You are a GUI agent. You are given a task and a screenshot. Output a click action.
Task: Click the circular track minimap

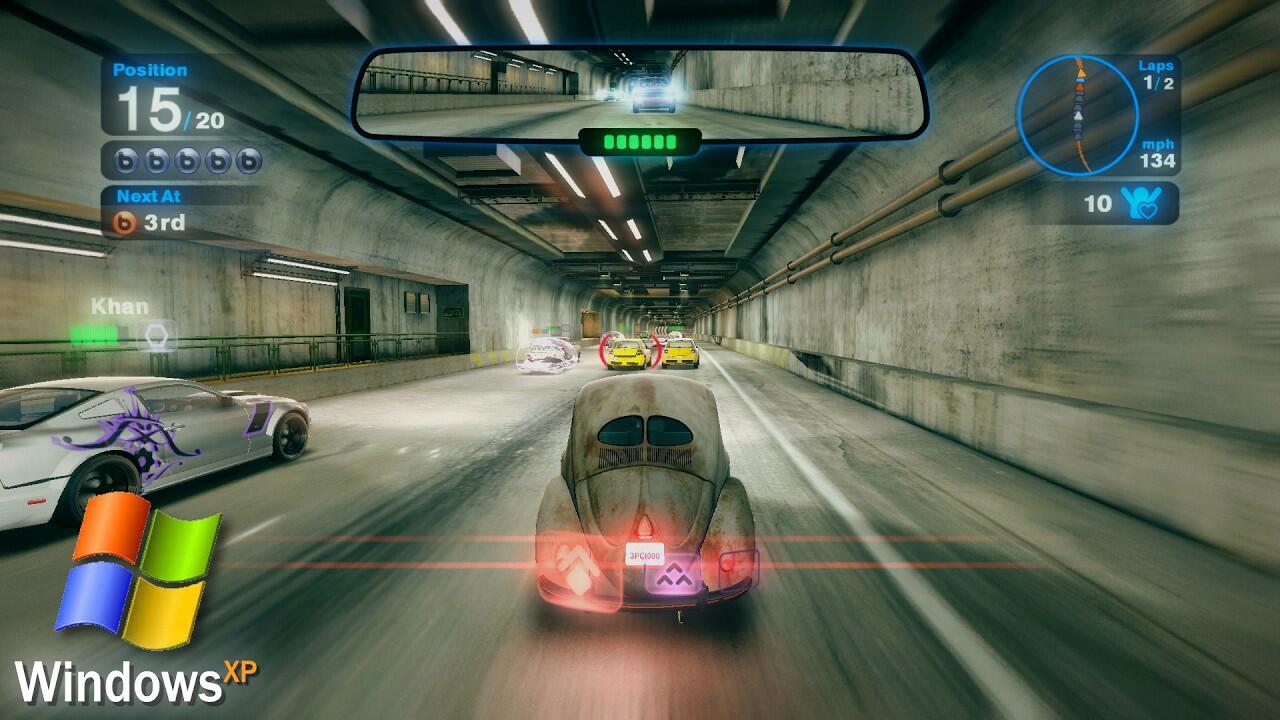(x=1077, y=115)
